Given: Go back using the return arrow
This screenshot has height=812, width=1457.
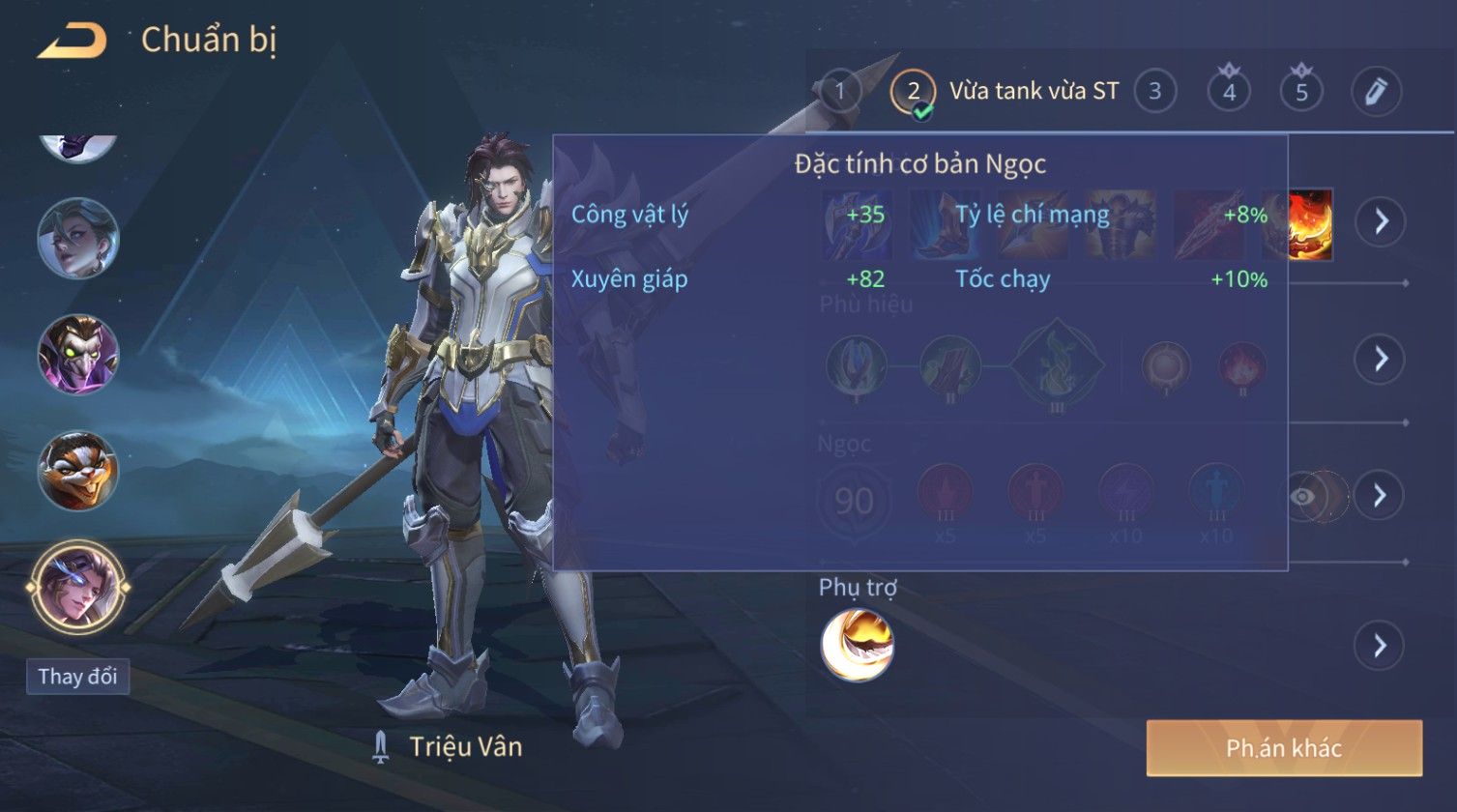Looking at the screenshot, I should pyautogui.click(x=72, y=42).
